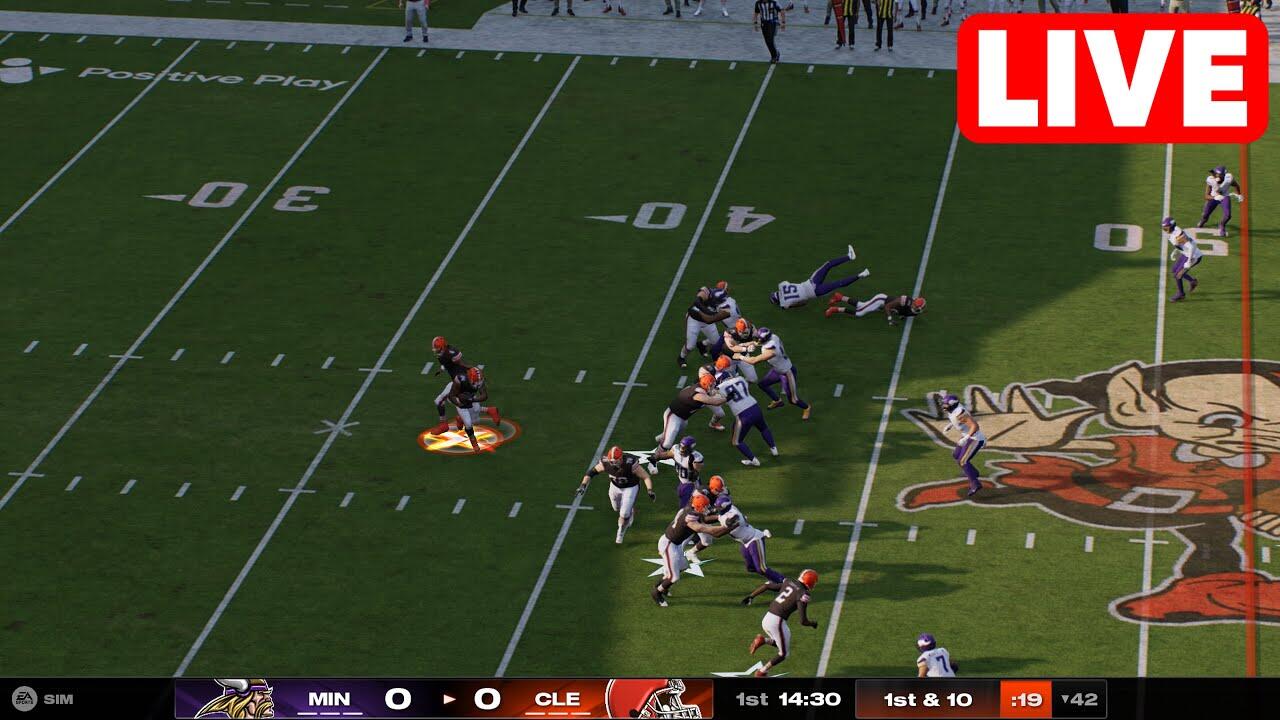Click the EA Sports logo
This screenshot has height=720, width=1280.
point(24,699)
